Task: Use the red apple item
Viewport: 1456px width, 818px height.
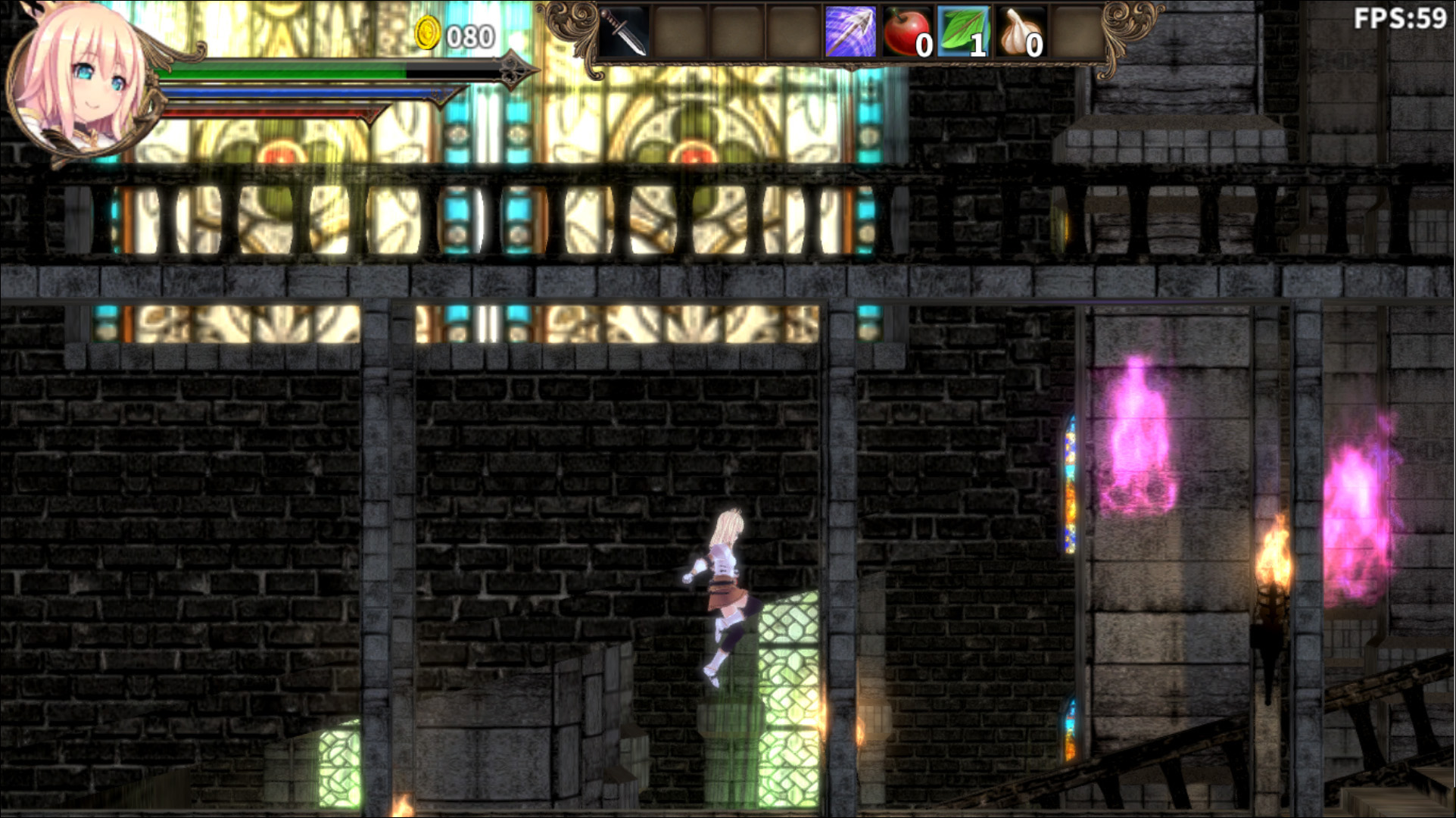Action: click(x=906, y=33)
